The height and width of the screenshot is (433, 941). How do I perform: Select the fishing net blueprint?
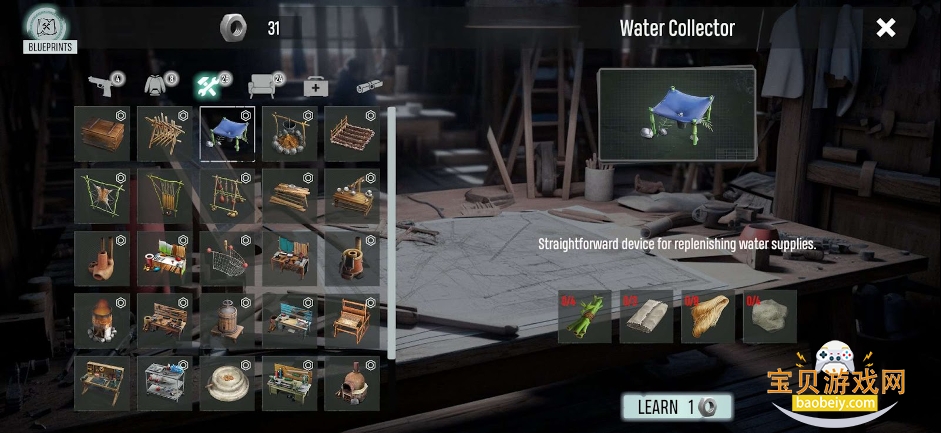click(227, 258)
